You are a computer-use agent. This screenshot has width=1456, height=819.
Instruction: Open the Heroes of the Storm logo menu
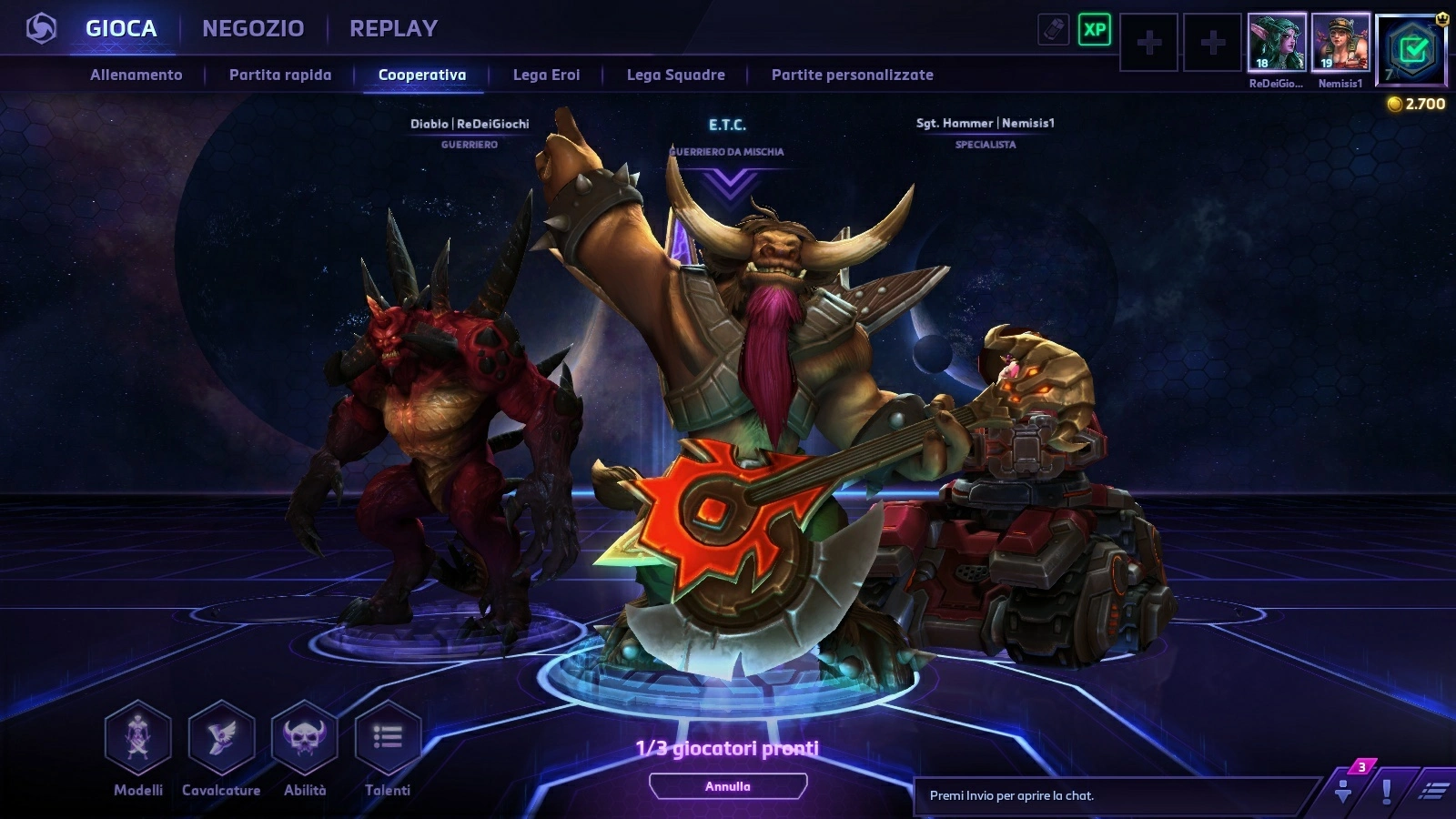(41, 28)
